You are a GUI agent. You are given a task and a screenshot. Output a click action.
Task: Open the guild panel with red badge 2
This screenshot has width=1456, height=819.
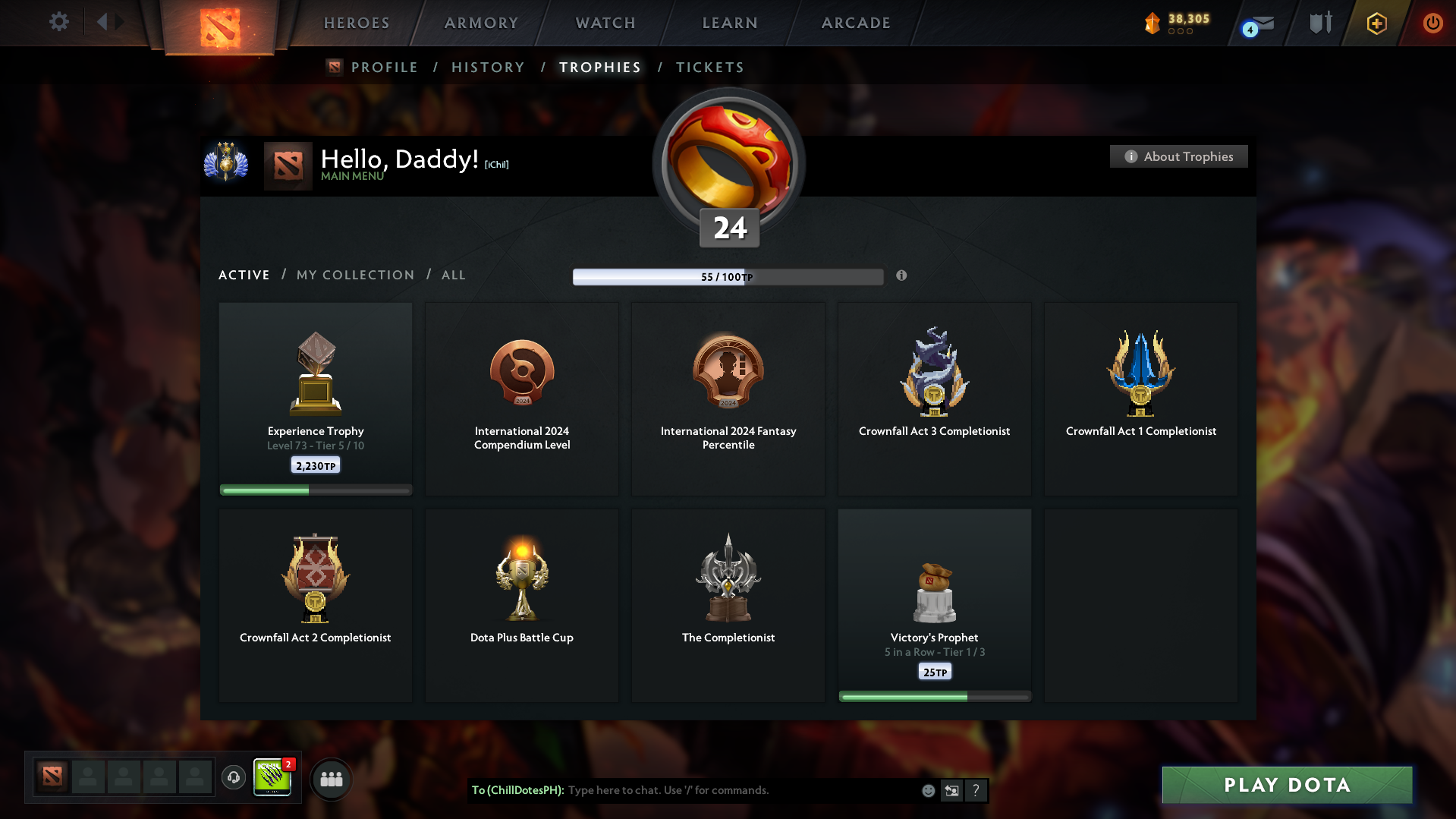click(273, 778)
